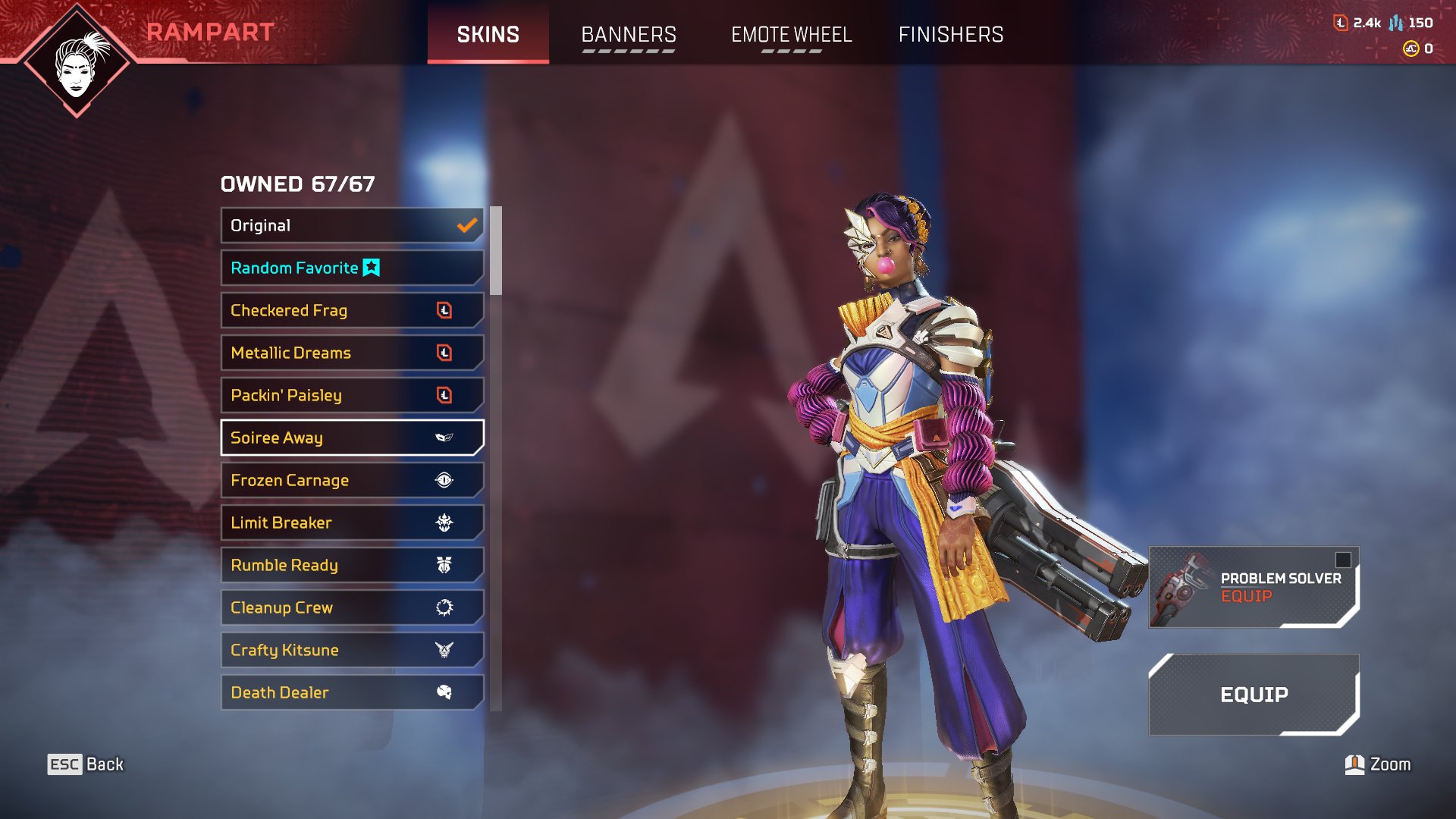This screenshot has width=1456, height=819.
Task: Preview the Frozen Carnage skin
Action: (x=352, y=480)
